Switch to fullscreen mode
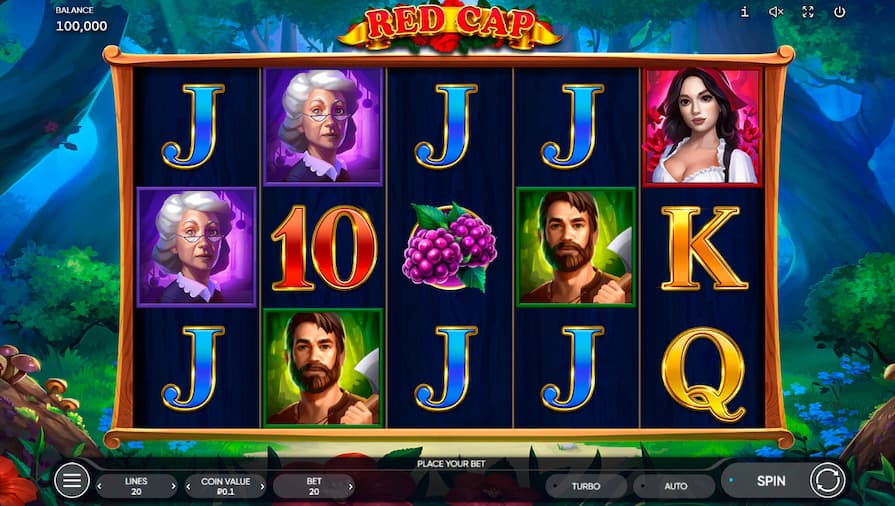Image resolution: width=895 pixels, height=506 pixels. 808,12
